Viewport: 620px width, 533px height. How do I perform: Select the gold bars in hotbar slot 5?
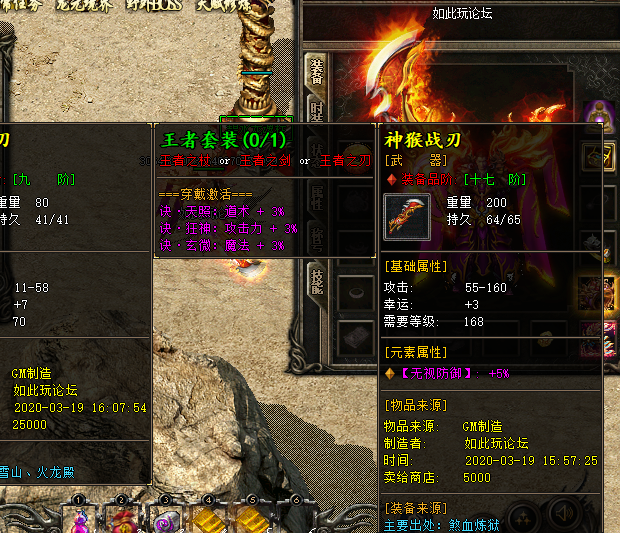pos(251,519)
